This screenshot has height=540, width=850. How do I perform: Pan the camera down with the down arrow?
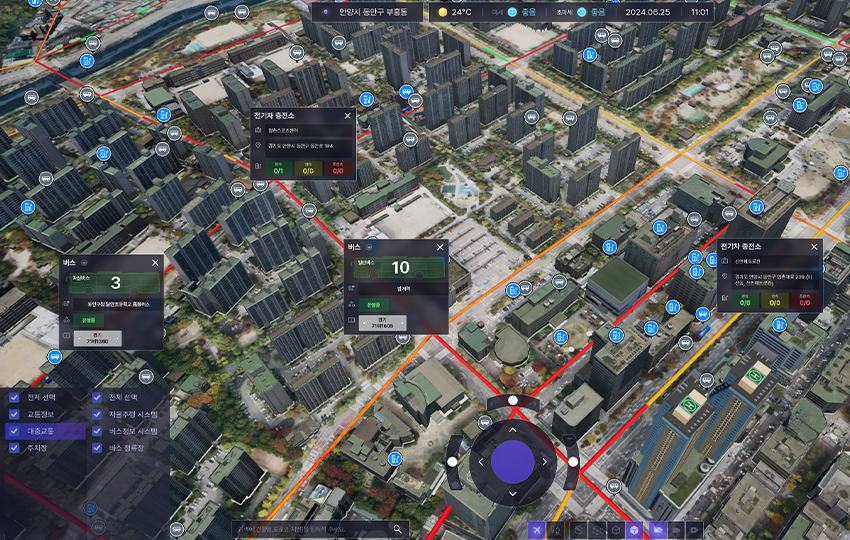coord(513,492)
